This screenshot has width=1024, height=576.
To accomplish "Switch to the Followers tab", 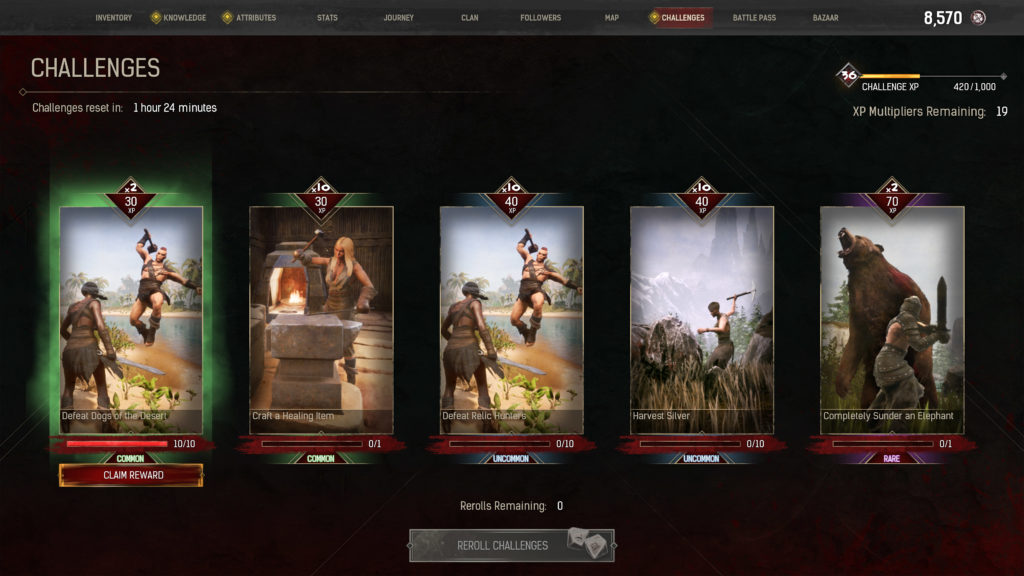I will (540, 18).
